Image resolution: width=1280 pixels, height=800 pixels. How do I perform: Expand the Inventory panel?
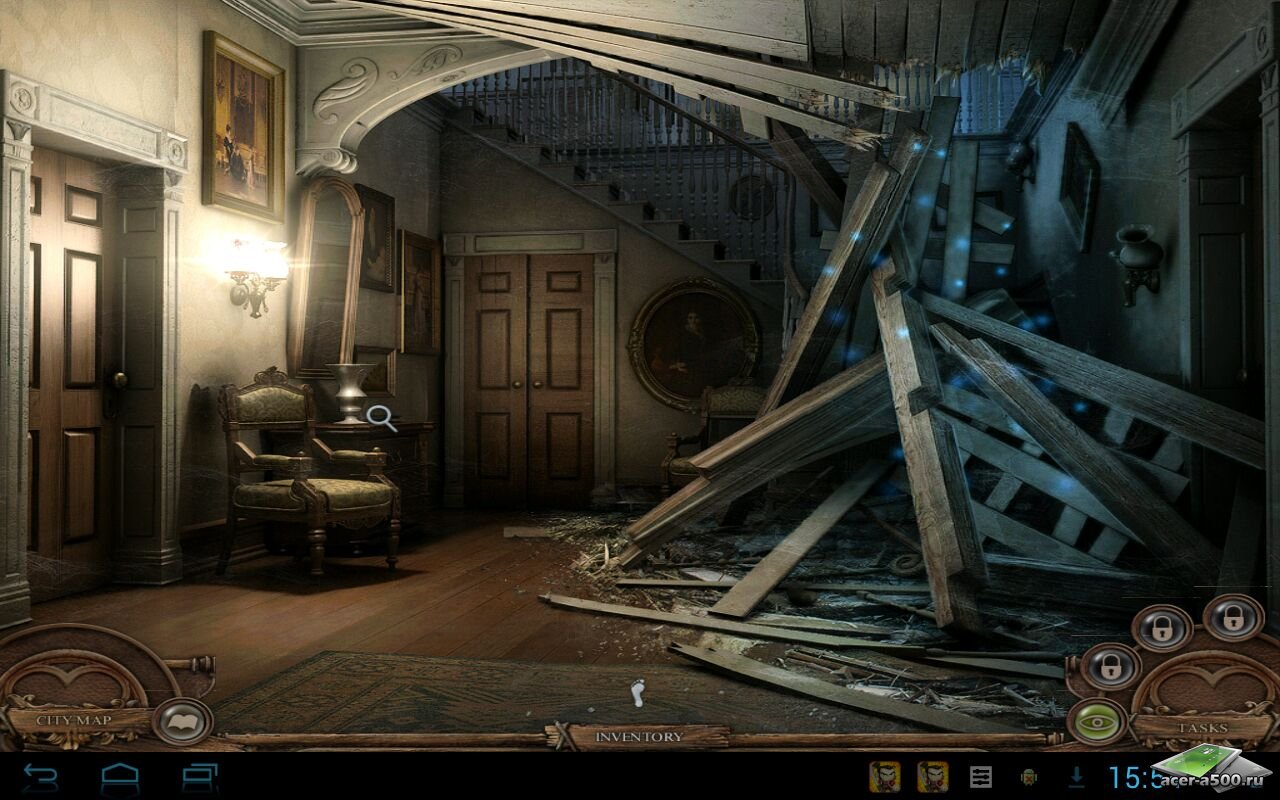click(639, 737)
